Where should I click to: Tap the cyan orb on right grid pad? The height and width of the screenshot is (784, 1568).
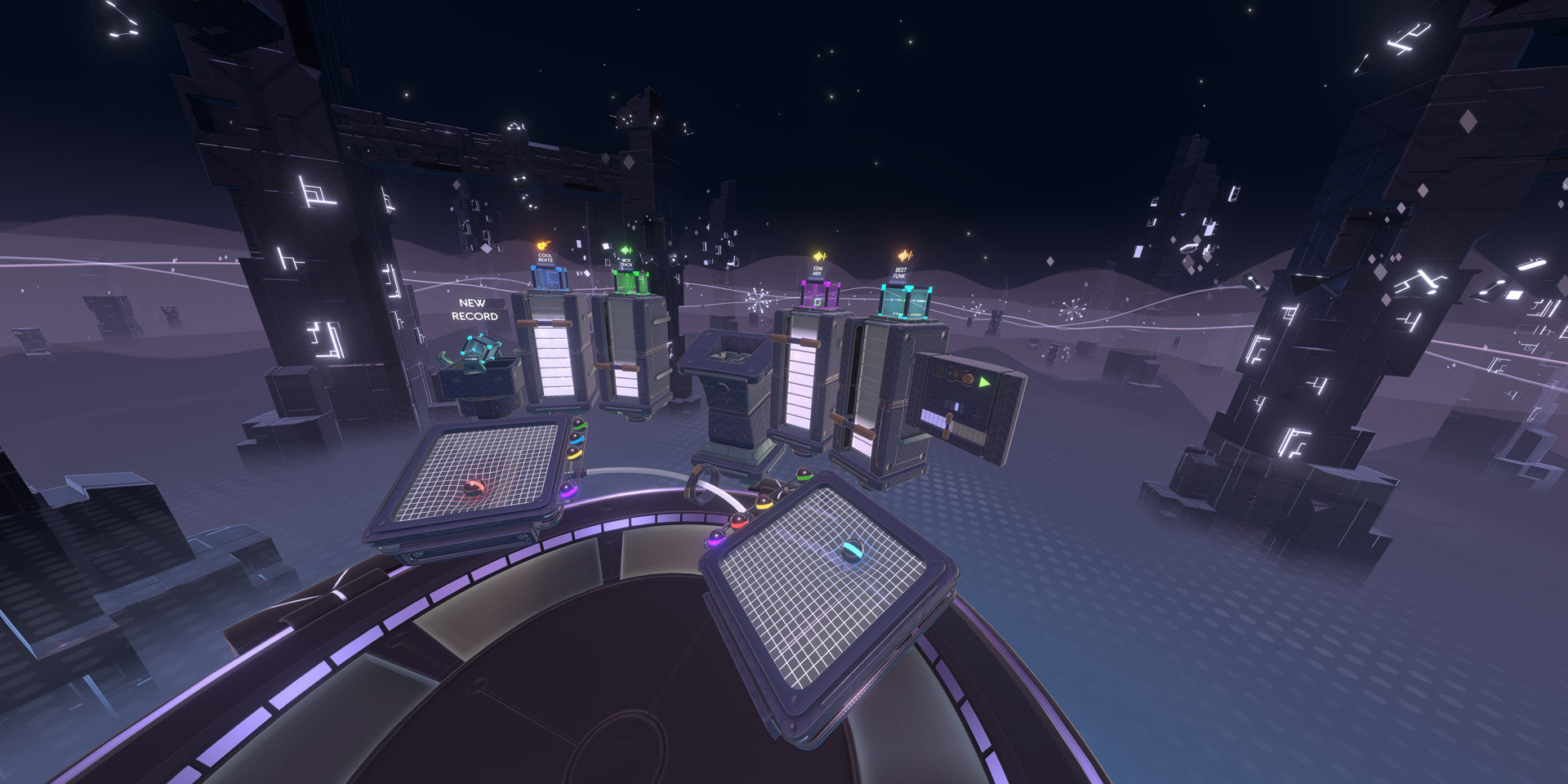coord(851,551)
